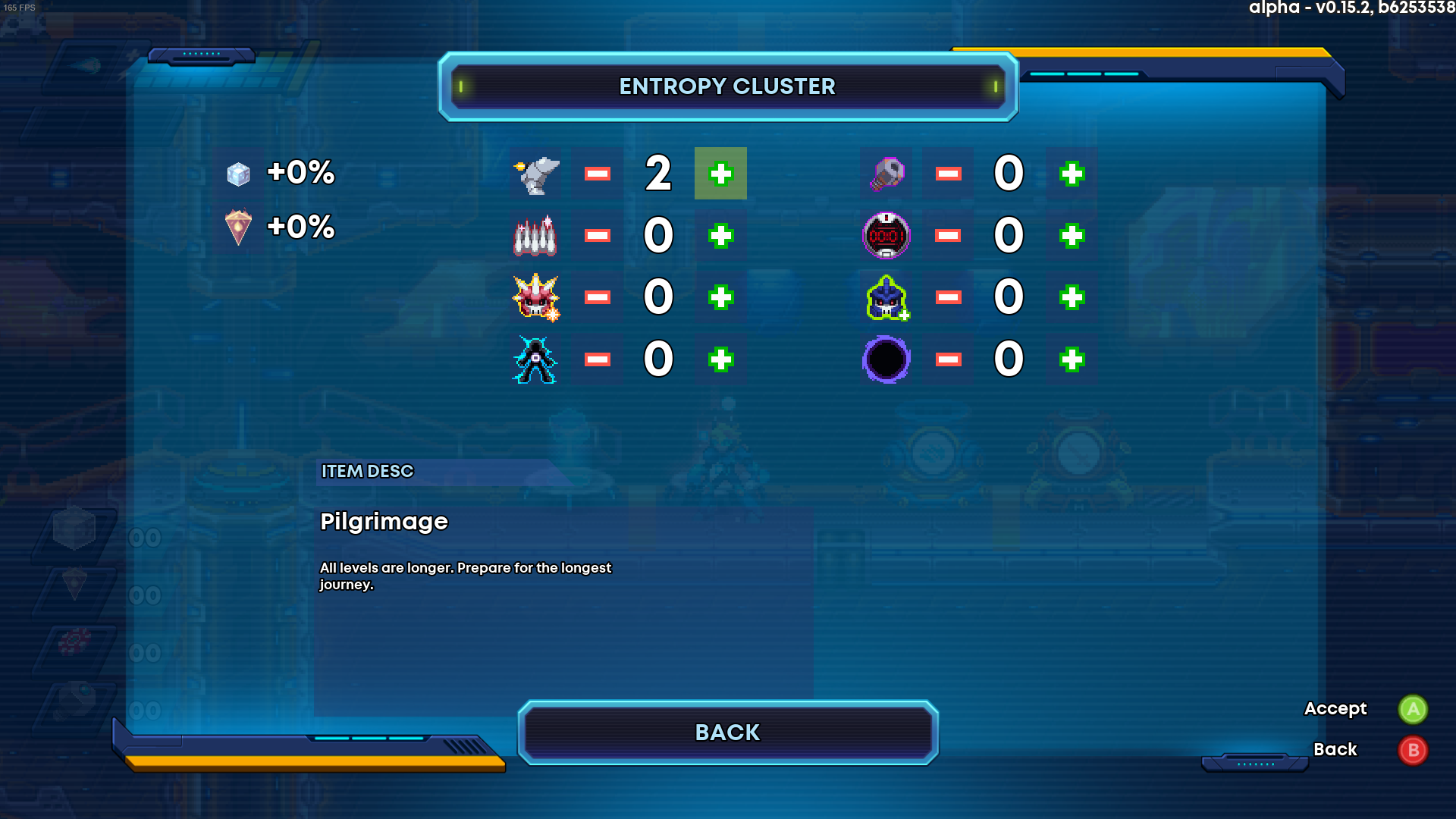Image resolution: width=1456 pixels, height=819 pixels.
Task: Decrease the blue horned enemy modifier
Action: (948, 297)
